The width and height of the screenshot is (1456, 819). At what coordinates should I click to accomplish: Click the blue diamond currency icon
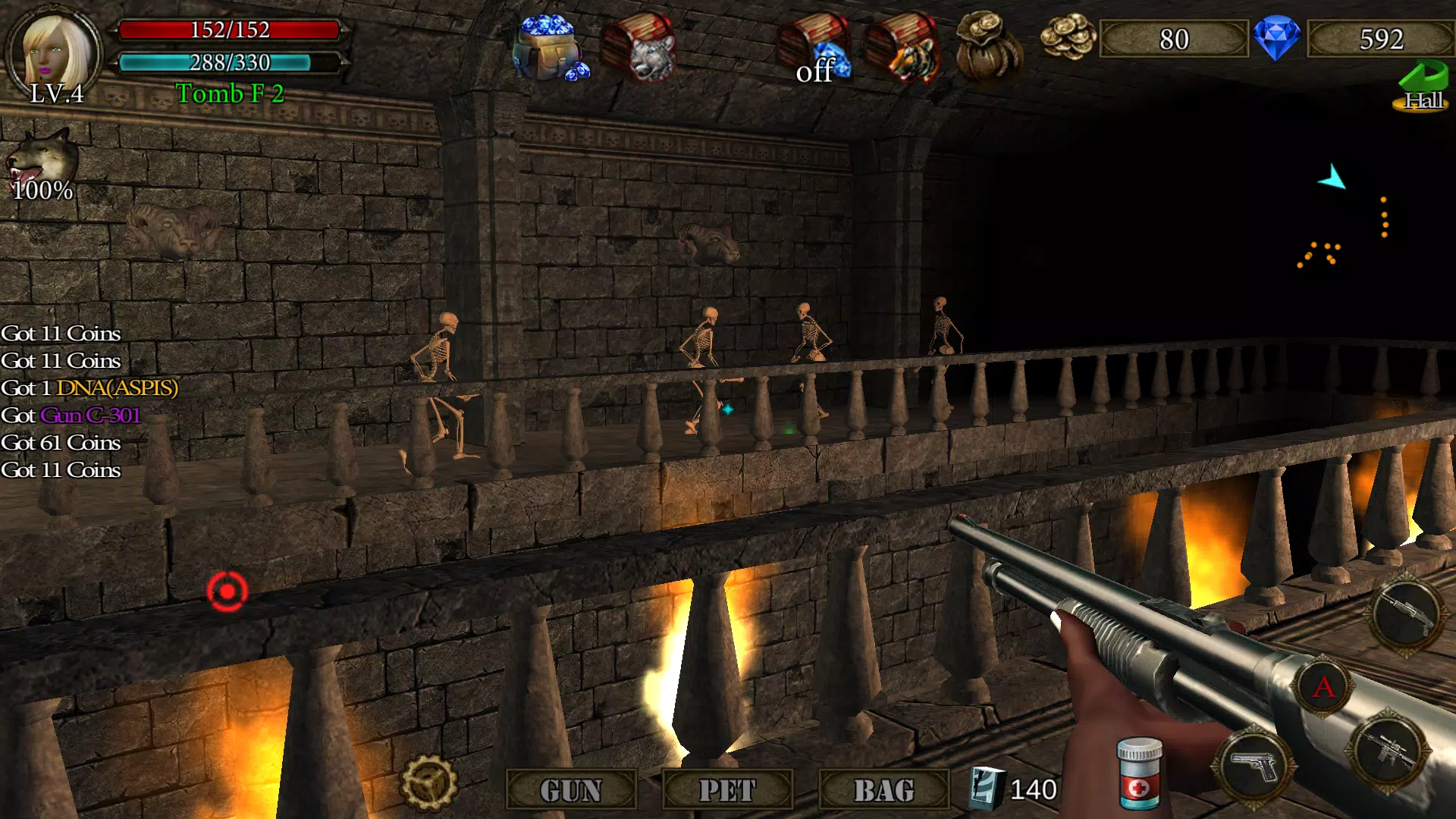pyautogui.click(x=1276, y=38)
